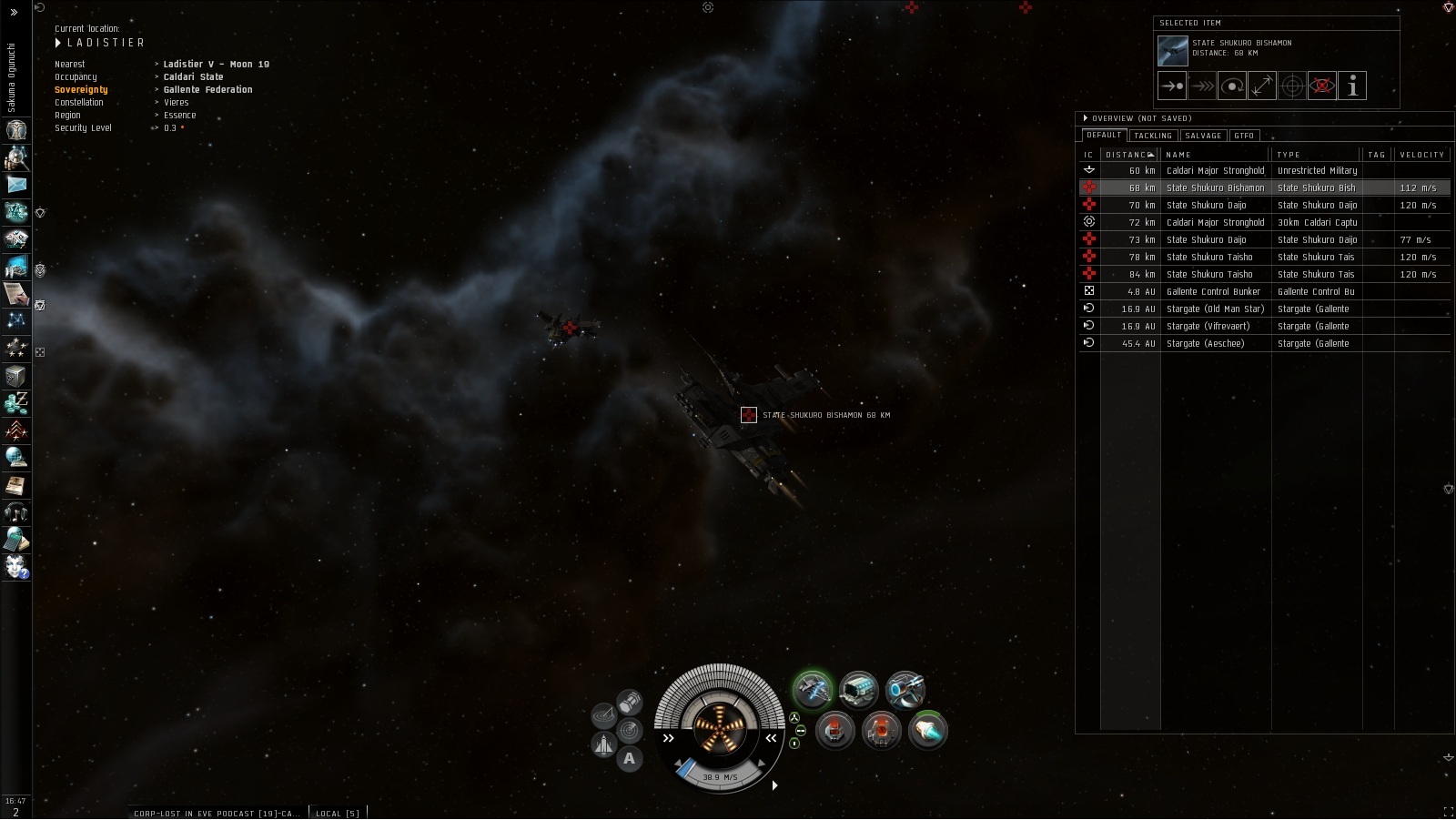Activate the green-ringed ship module
Screen dimensions: 1456x820
pyautogui.click(x=812, y=690)
